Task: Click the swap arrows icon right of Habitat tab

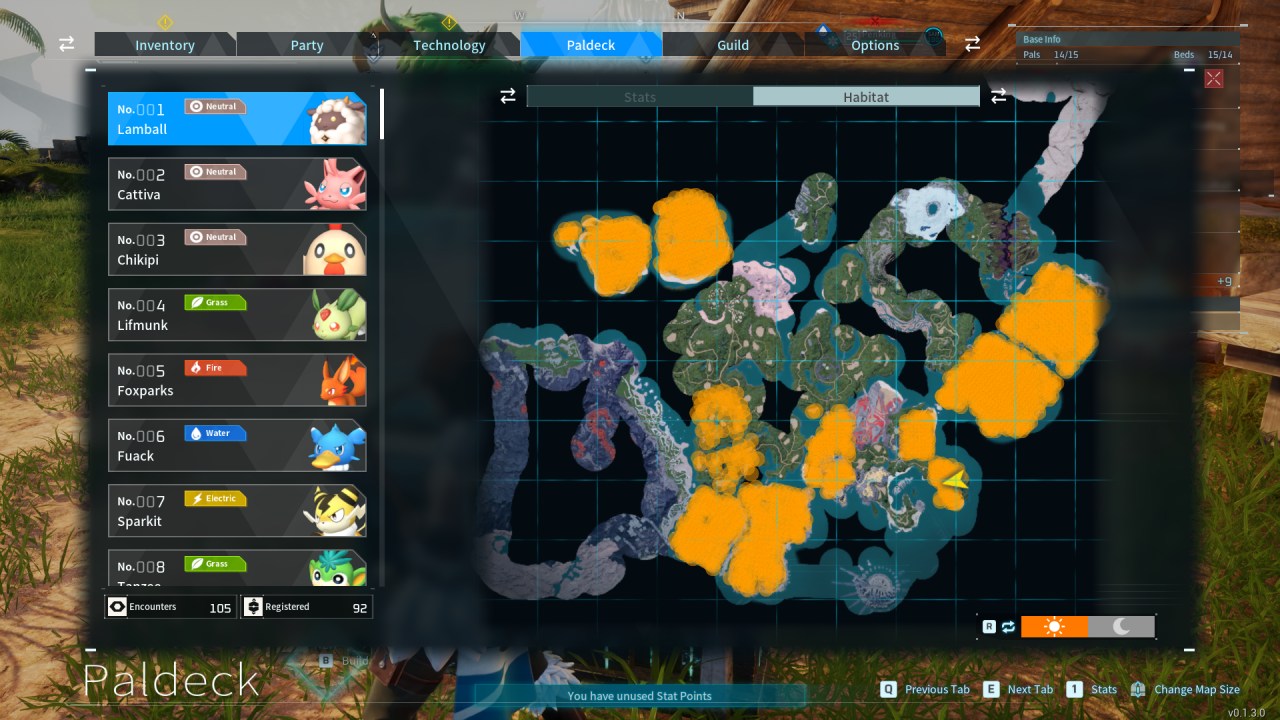Action: pyautogui.click(x=997, y=96)
